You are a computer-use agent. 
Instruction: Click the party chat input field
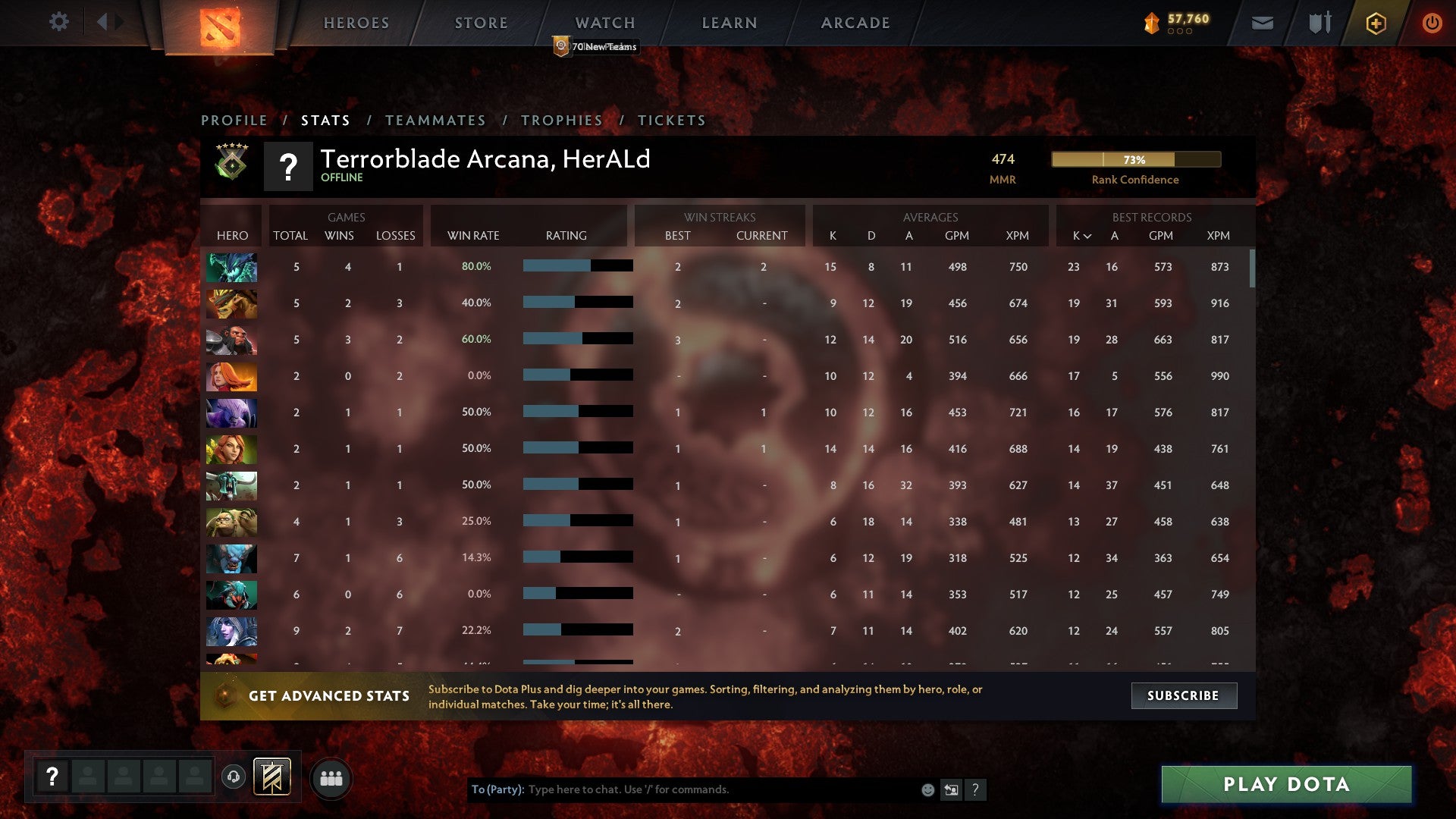(x=682, y=789)
